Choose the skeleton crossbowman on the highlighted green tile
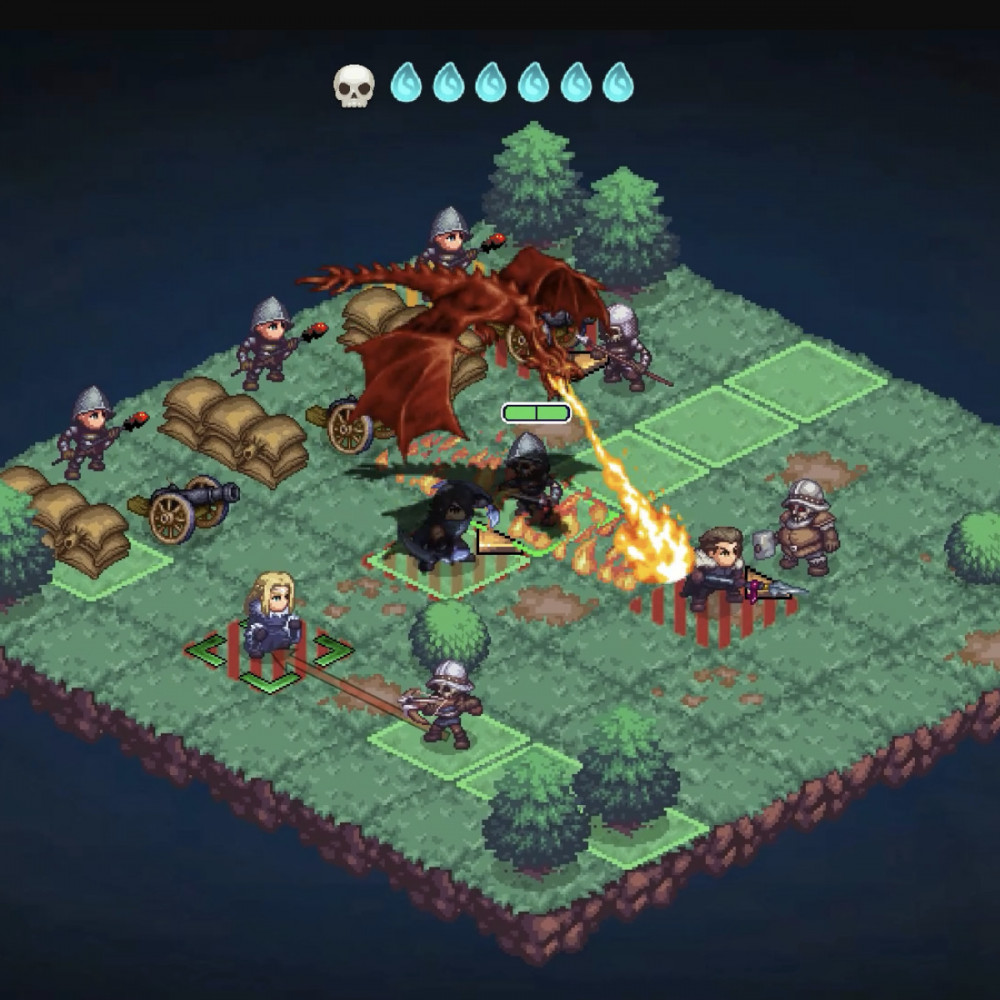 (446, 701)
